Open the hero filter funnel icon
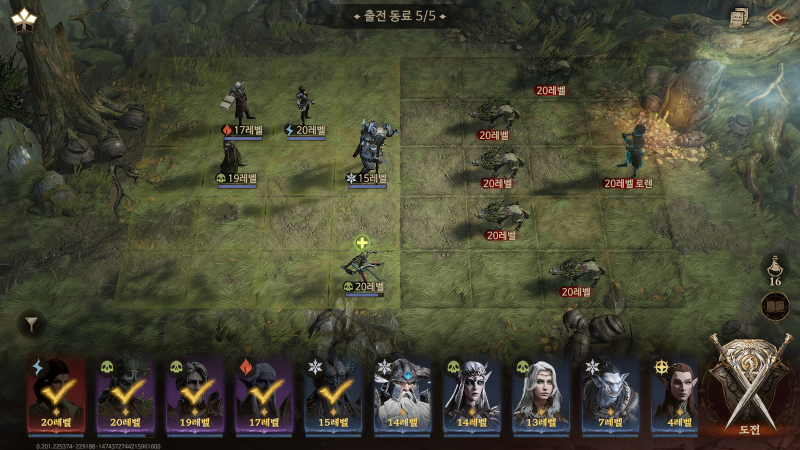 (x=32, y=324)
